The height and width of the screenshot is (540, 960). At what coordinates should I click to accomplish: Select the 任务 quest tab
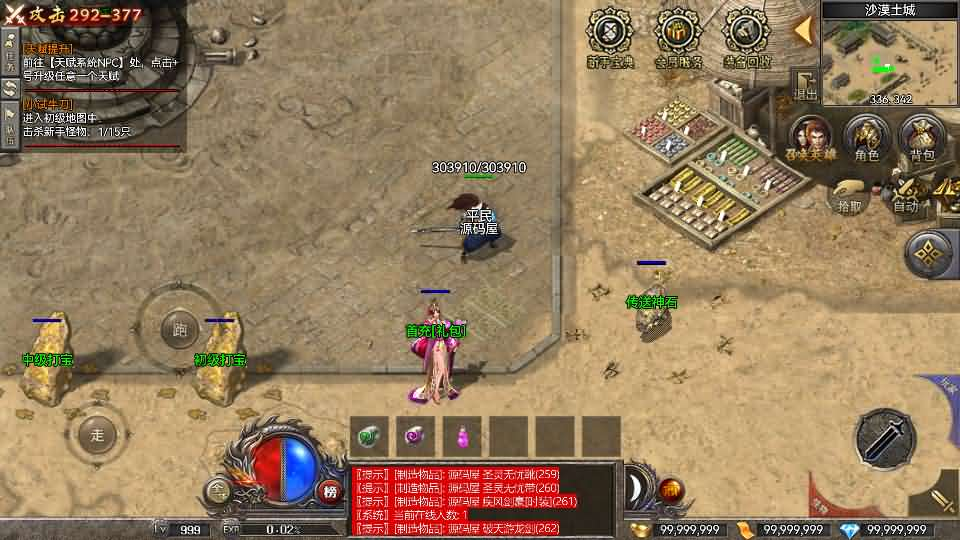[9, 50]
